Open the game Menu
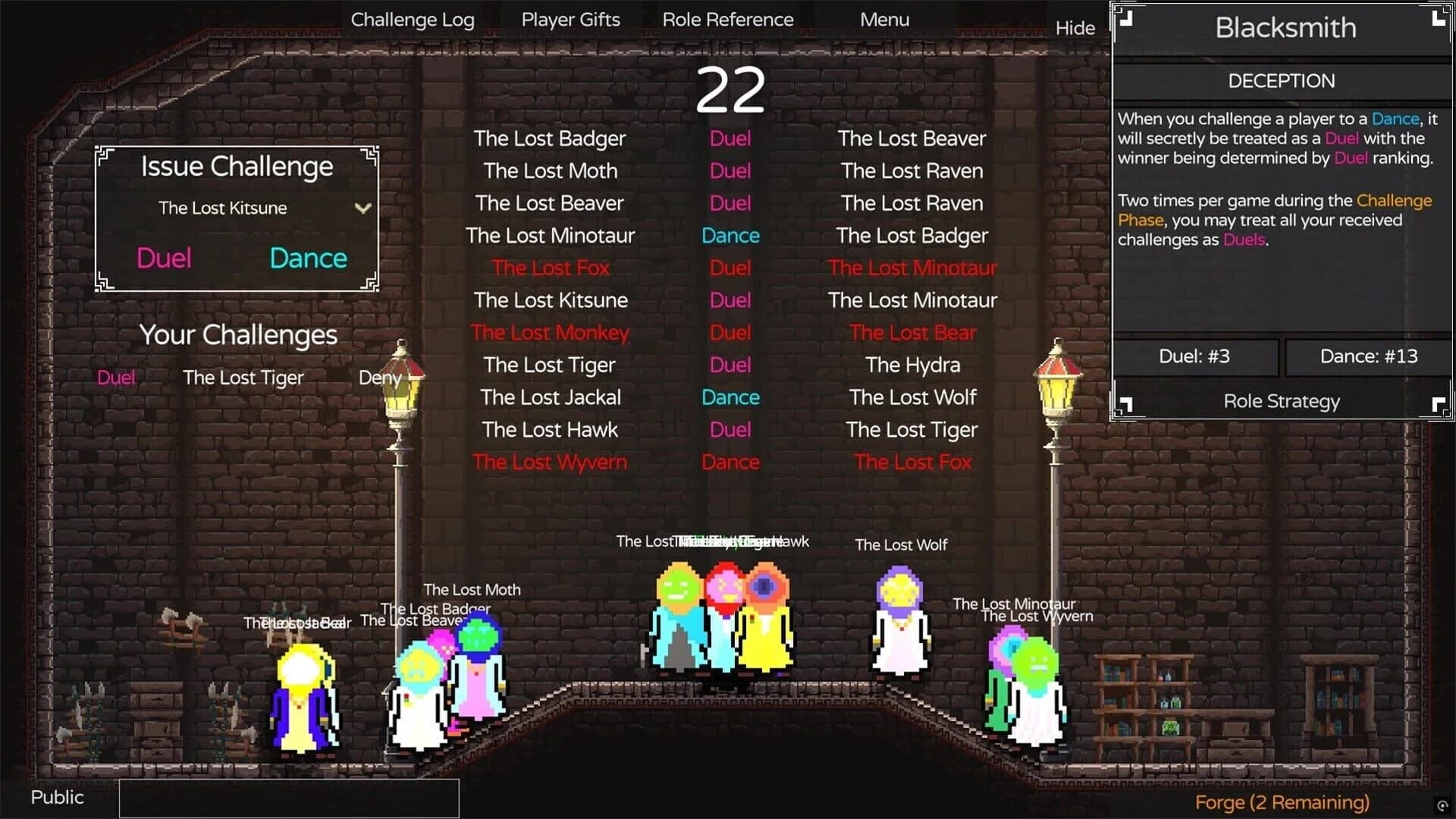 tap(884, 19)
